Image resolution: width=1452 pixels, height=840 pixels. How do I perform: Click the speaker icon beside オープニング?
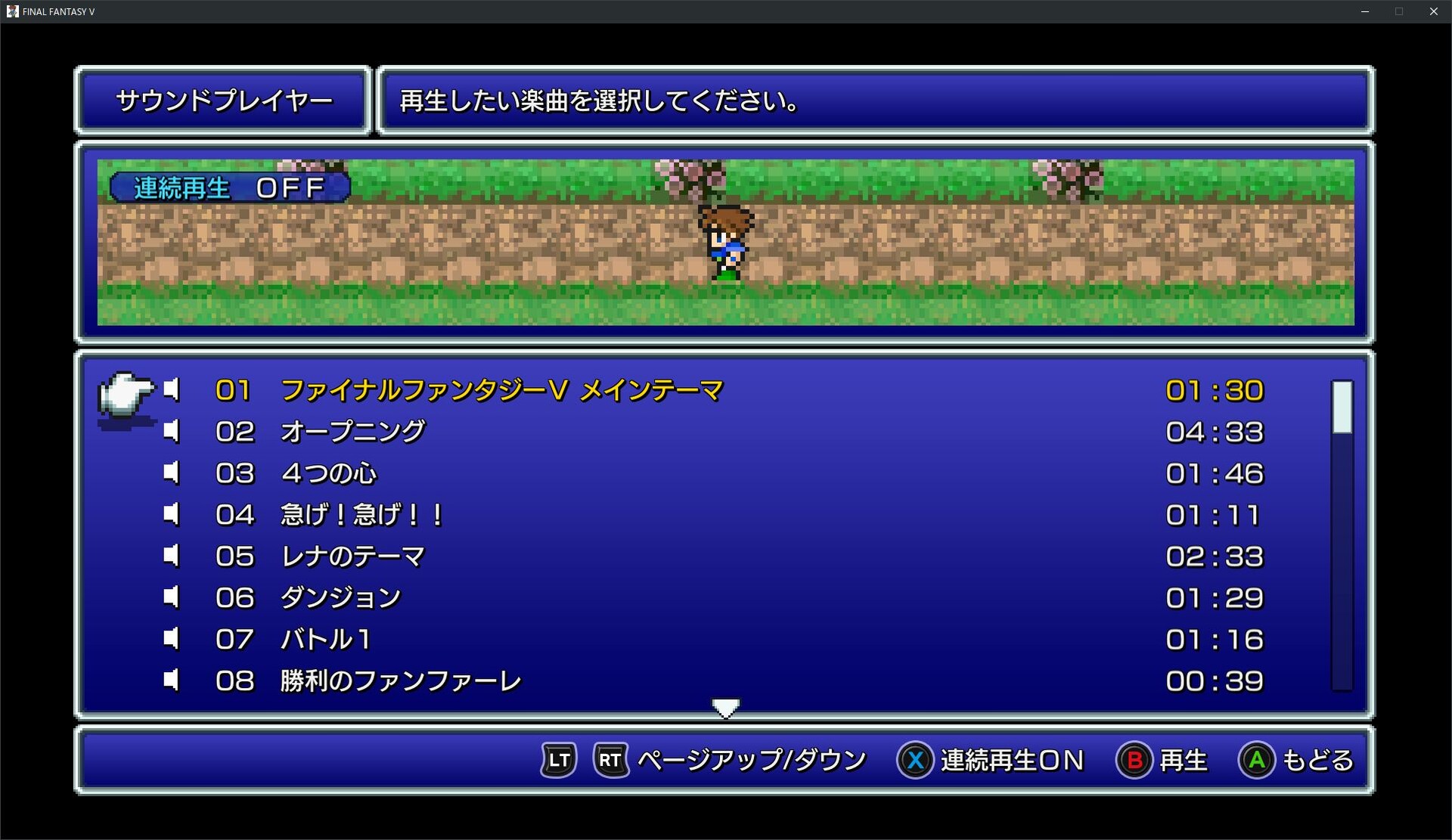pyautogui.click(x=171, y=431)
